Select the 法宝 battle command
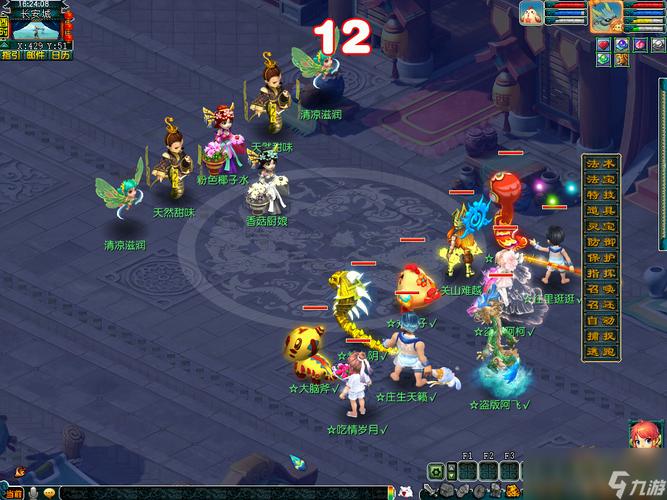Image resolution: width=667 pixels, height=500 pixels. point(601,179)
